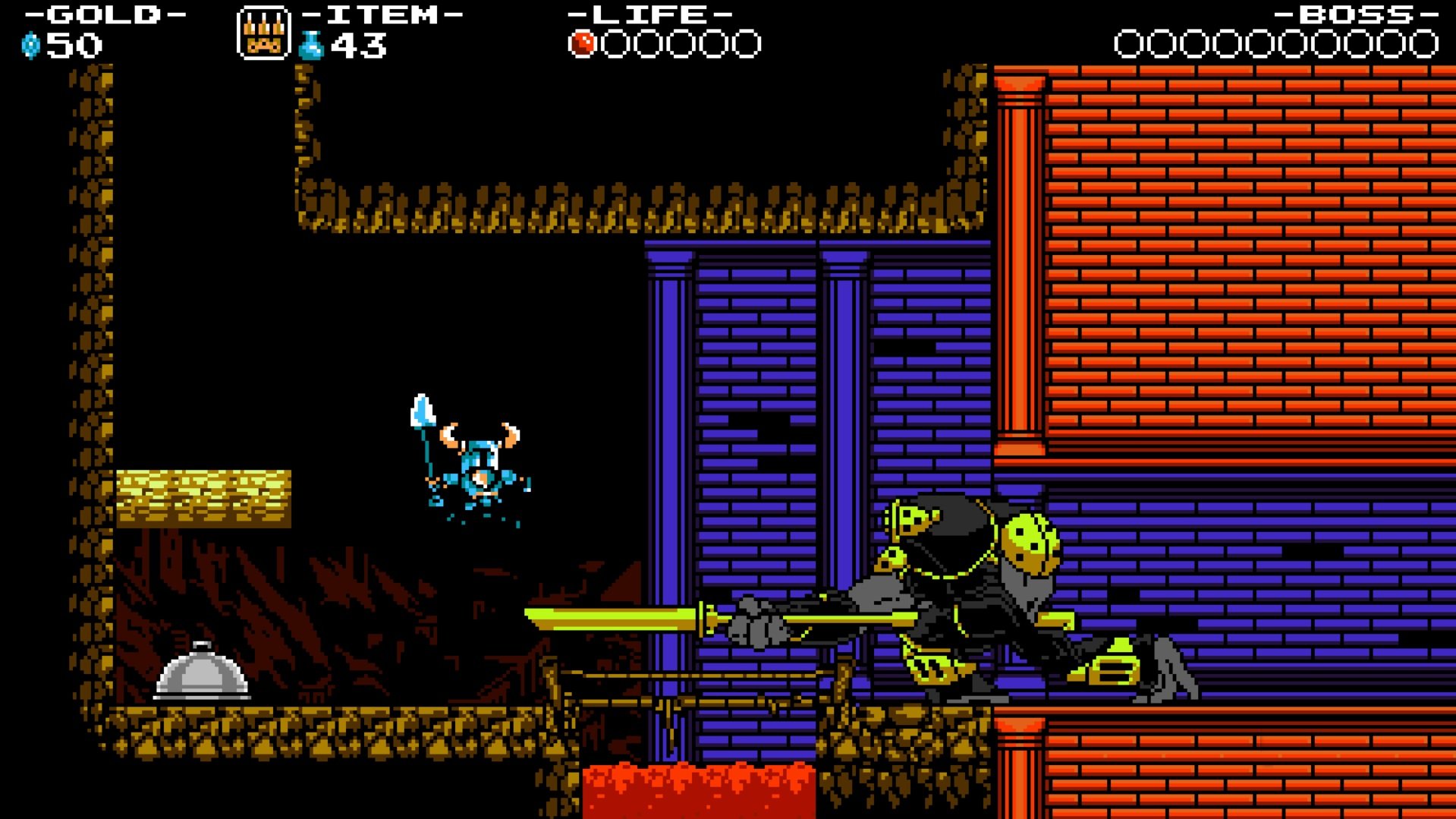The width and height of the screenshot is (1456, 819).
Task: Click the LIFE heading above the health orbs
Action: [649, 14]
